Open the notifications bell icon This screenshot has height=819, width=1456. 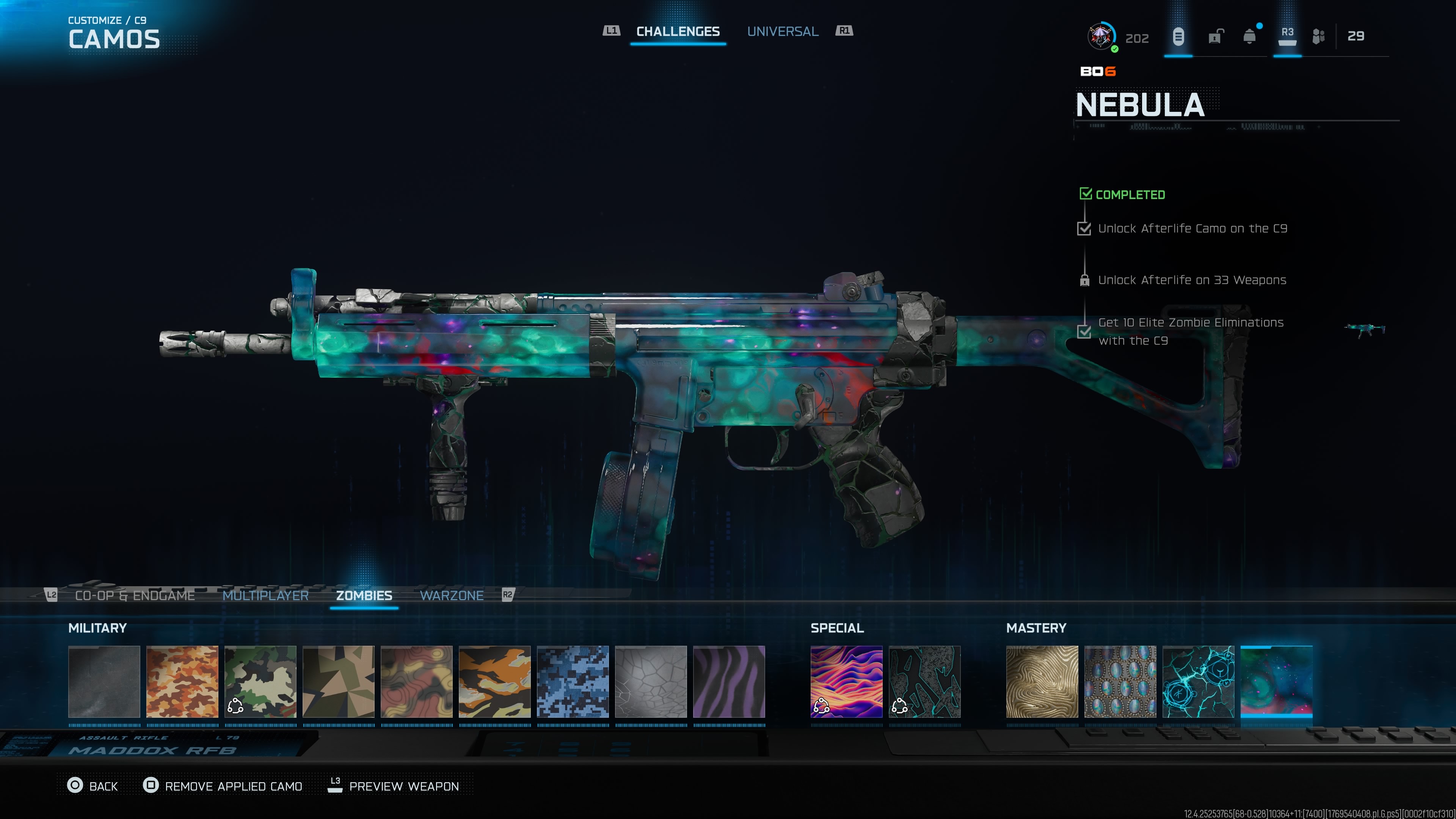[1250, 37]
